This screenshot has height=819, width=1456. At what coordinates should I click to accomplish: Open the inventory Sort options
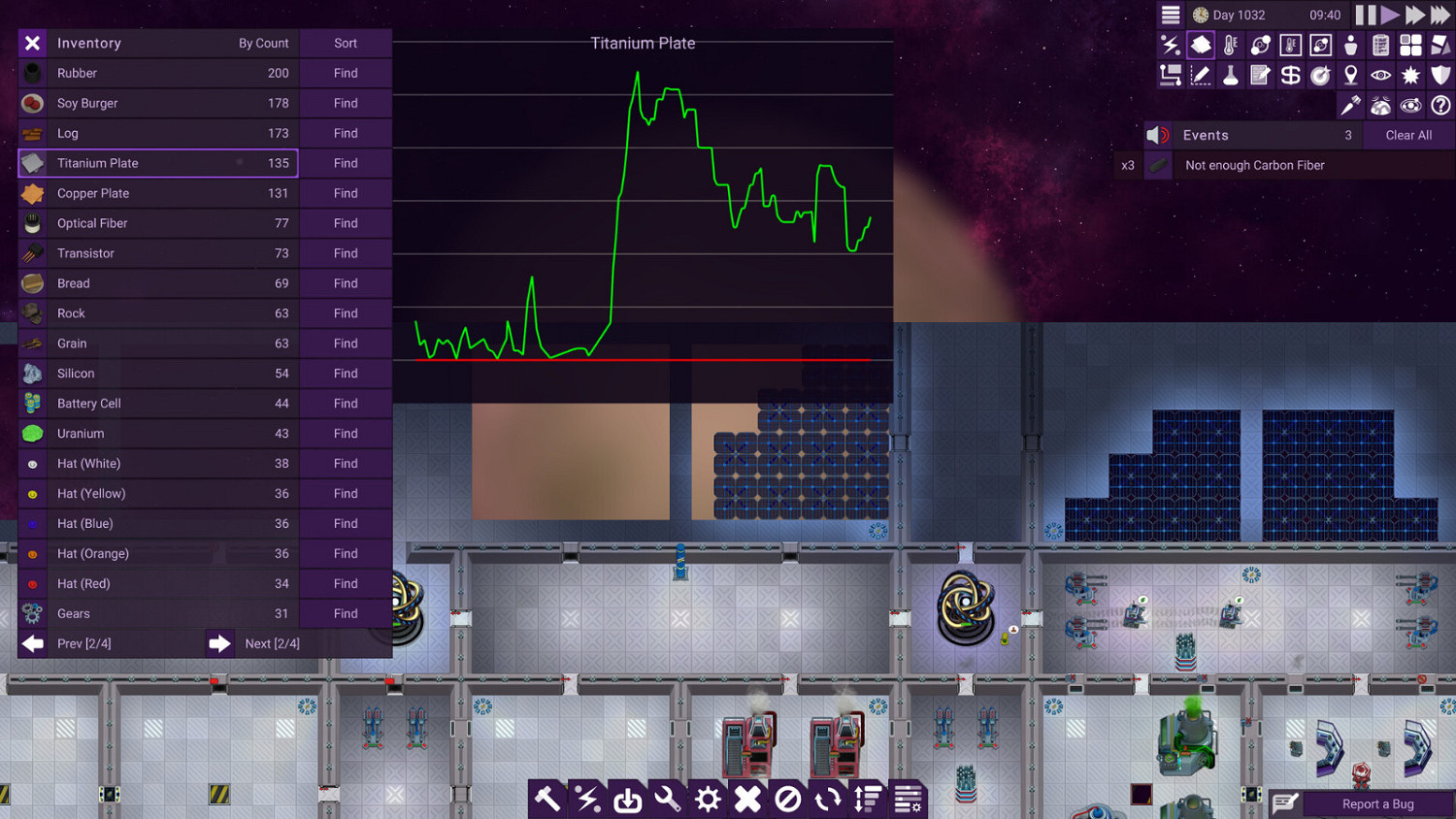tap(346, 43)
